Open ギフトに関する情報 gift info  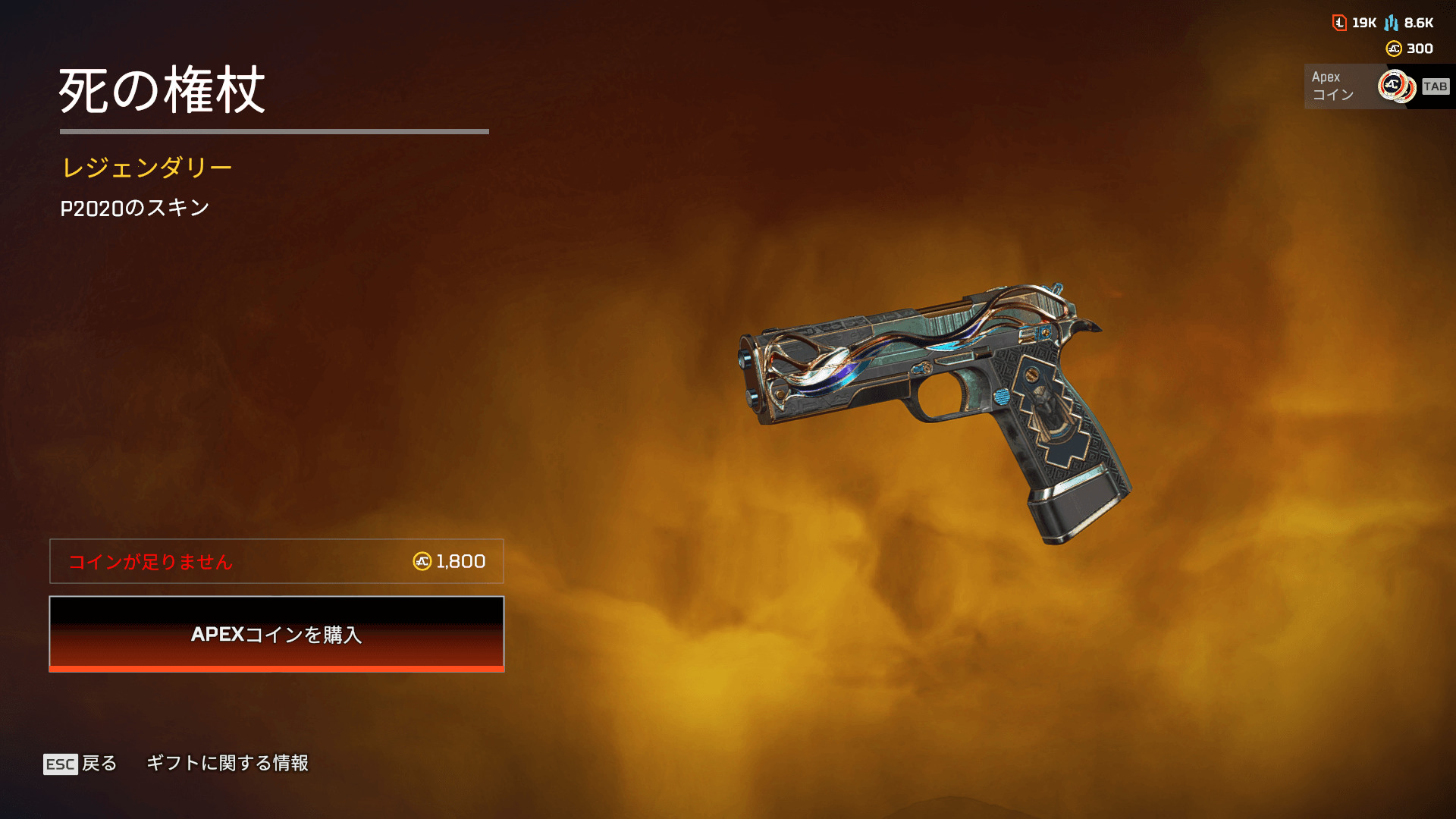227,763
